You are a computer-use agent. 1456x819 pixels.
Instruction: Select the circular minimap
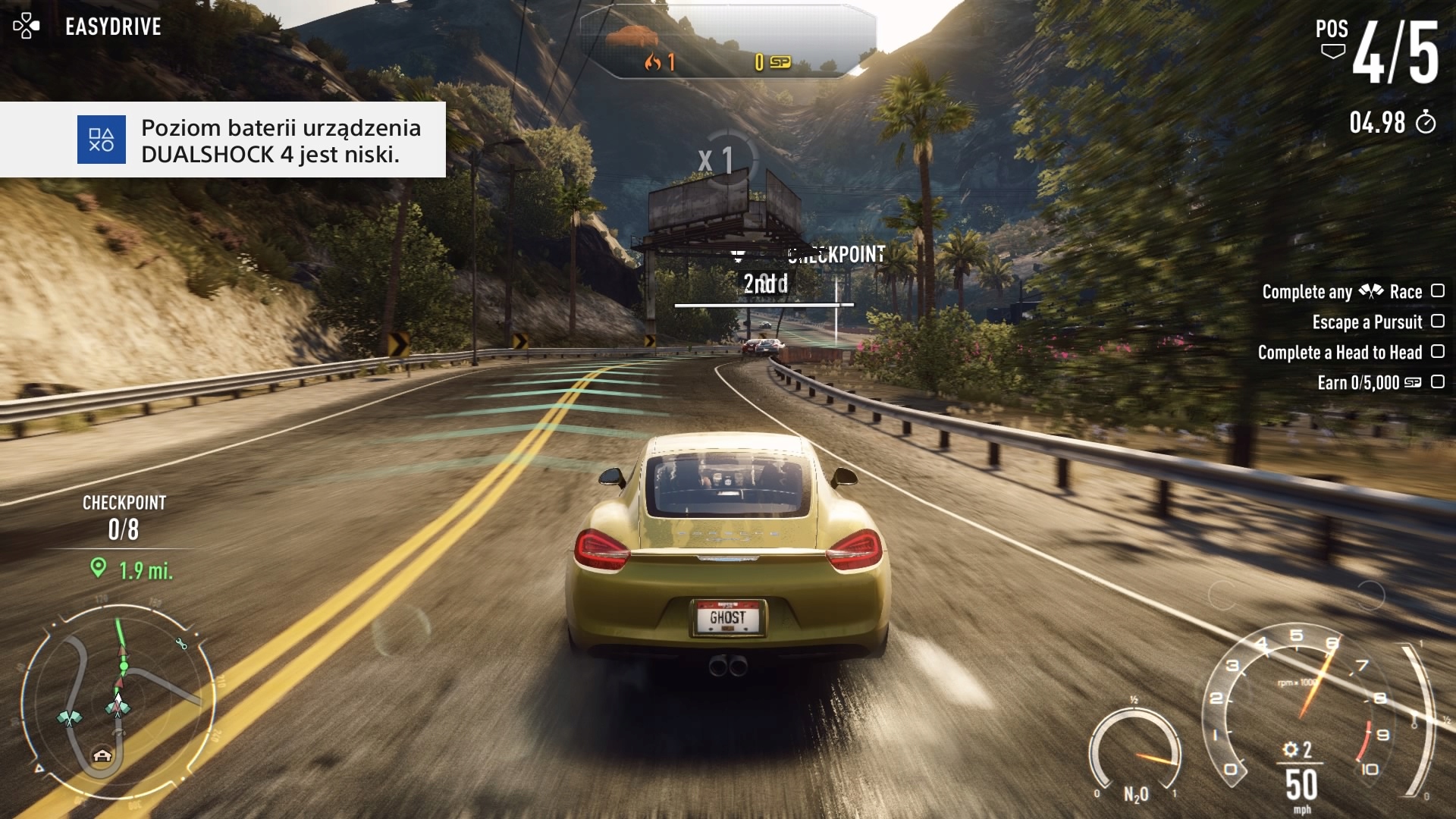click(118, 701)
